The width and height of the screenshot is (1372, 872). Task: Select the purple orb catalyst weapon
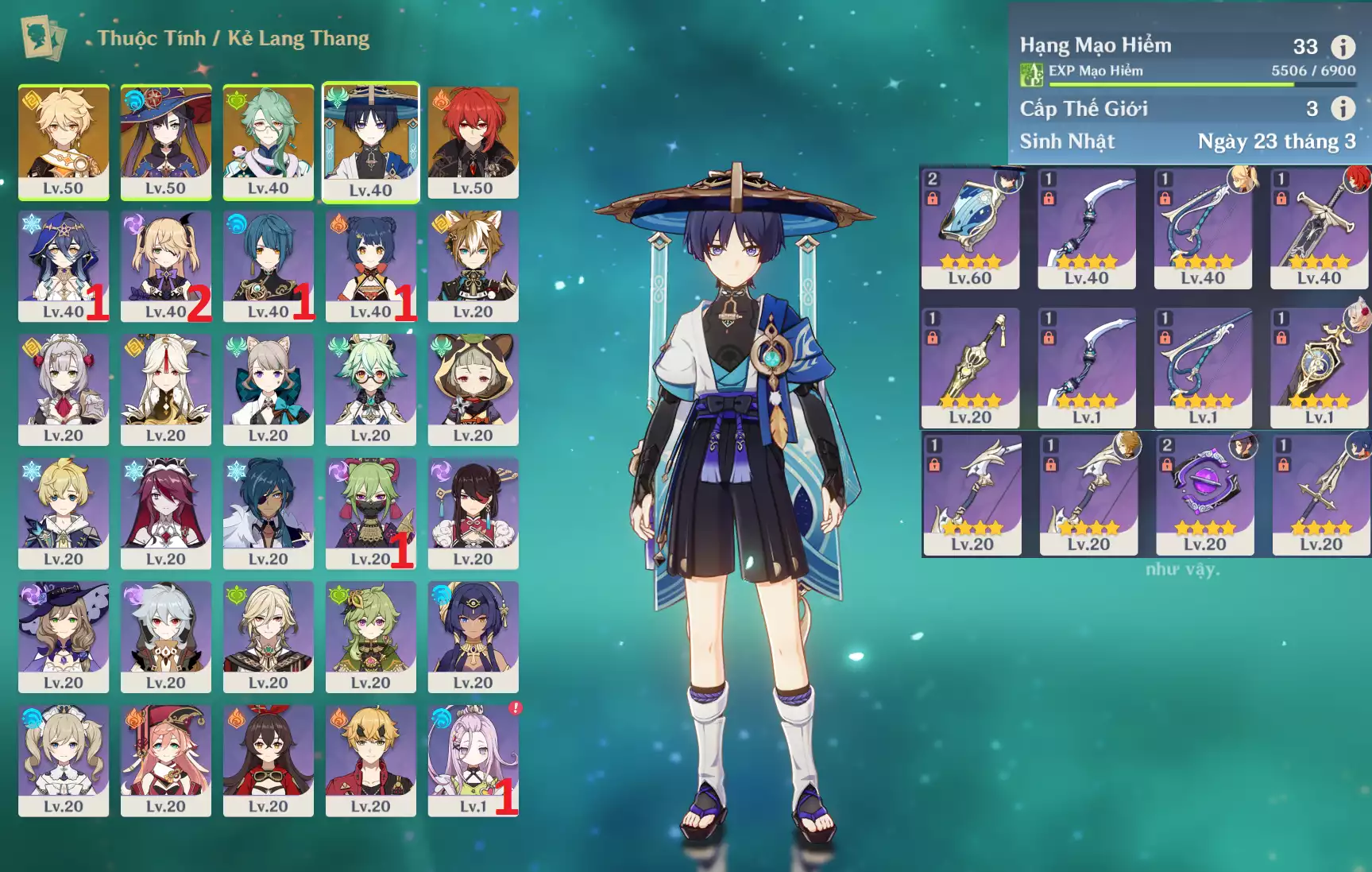[x=1205, y=494]
